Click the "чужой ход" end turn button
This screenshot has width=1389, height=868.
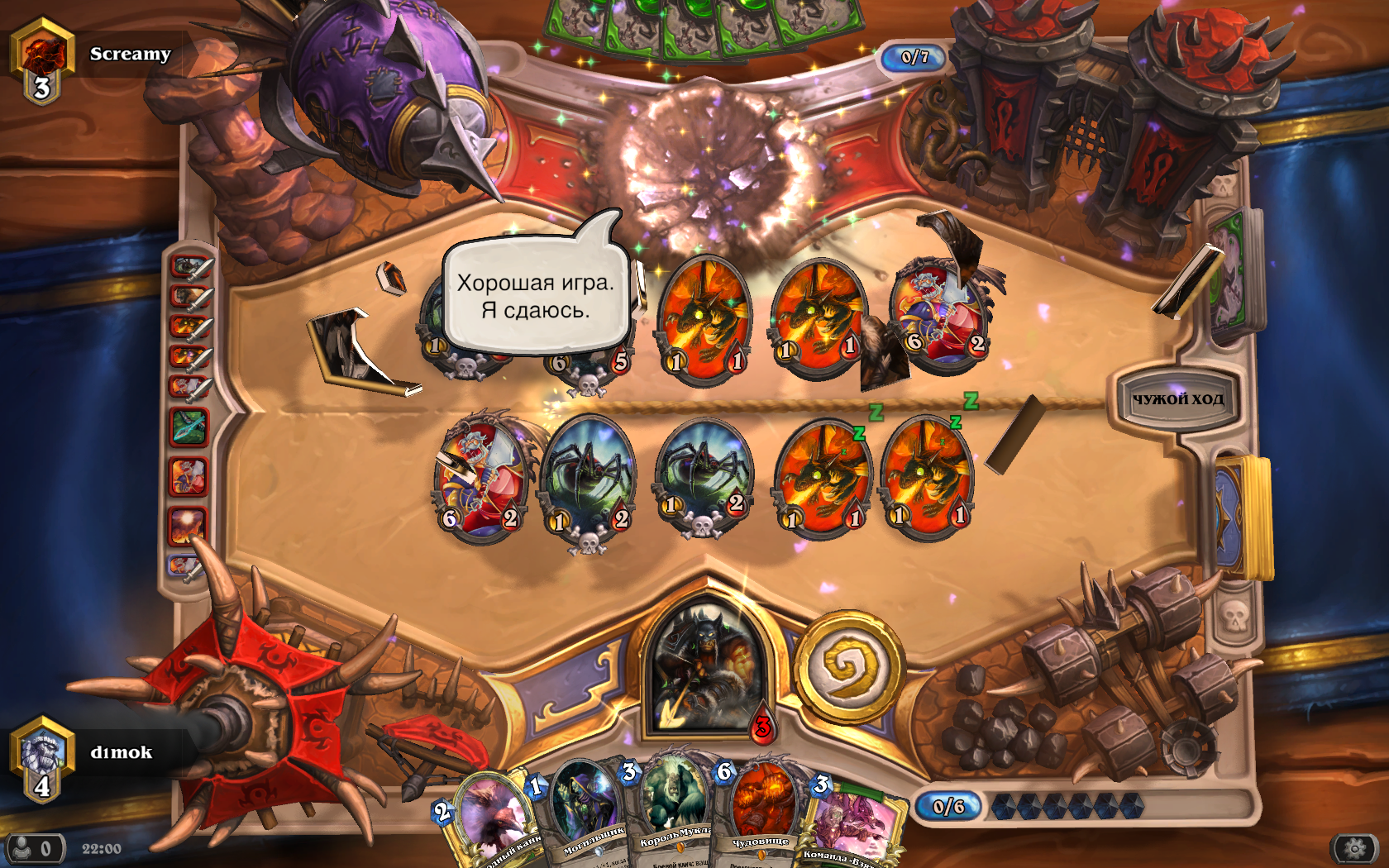[1177, 399]
